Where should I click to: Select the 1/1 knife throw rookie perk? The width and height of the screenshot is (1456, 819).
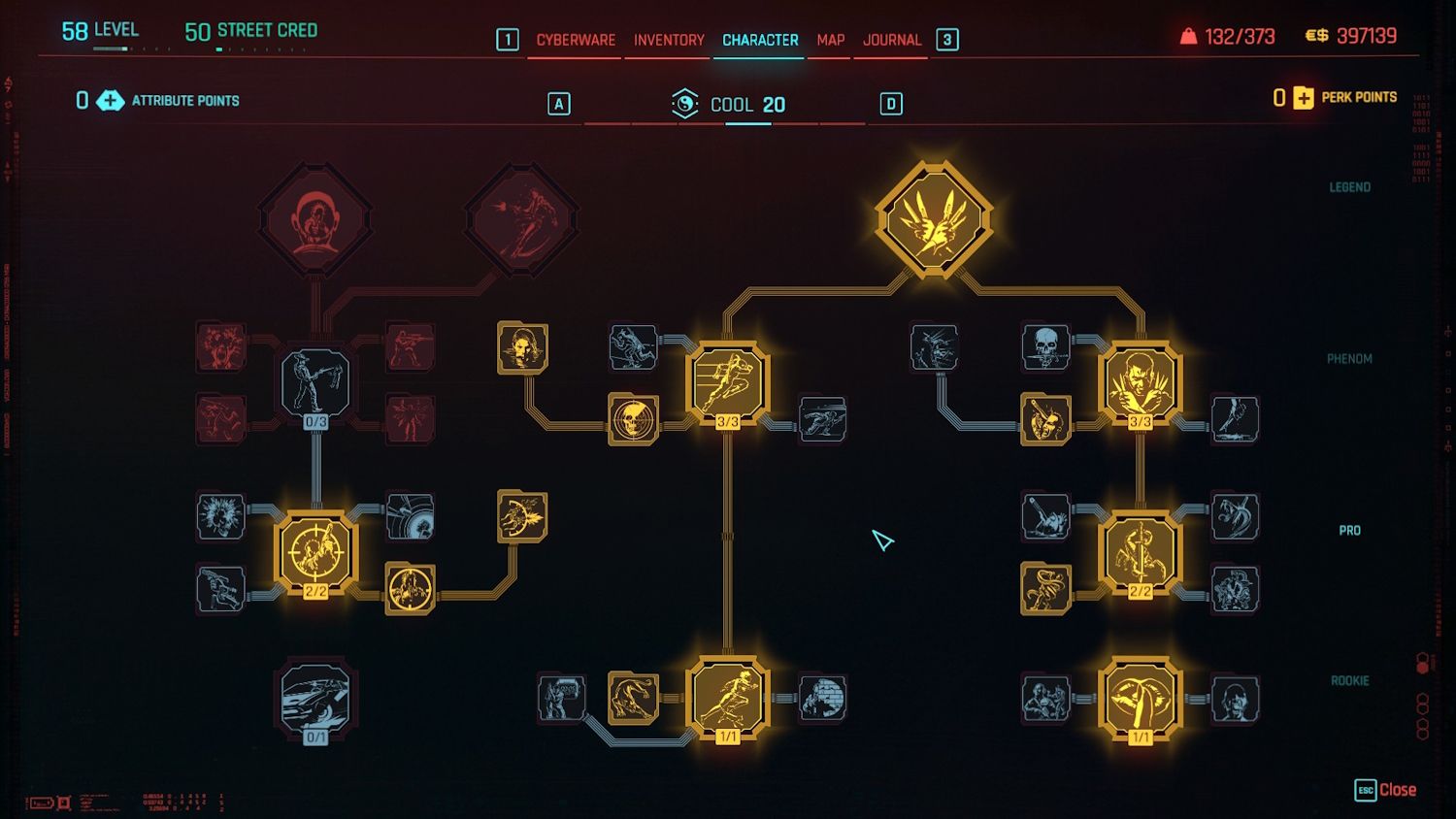click(x=1140, y=699)
